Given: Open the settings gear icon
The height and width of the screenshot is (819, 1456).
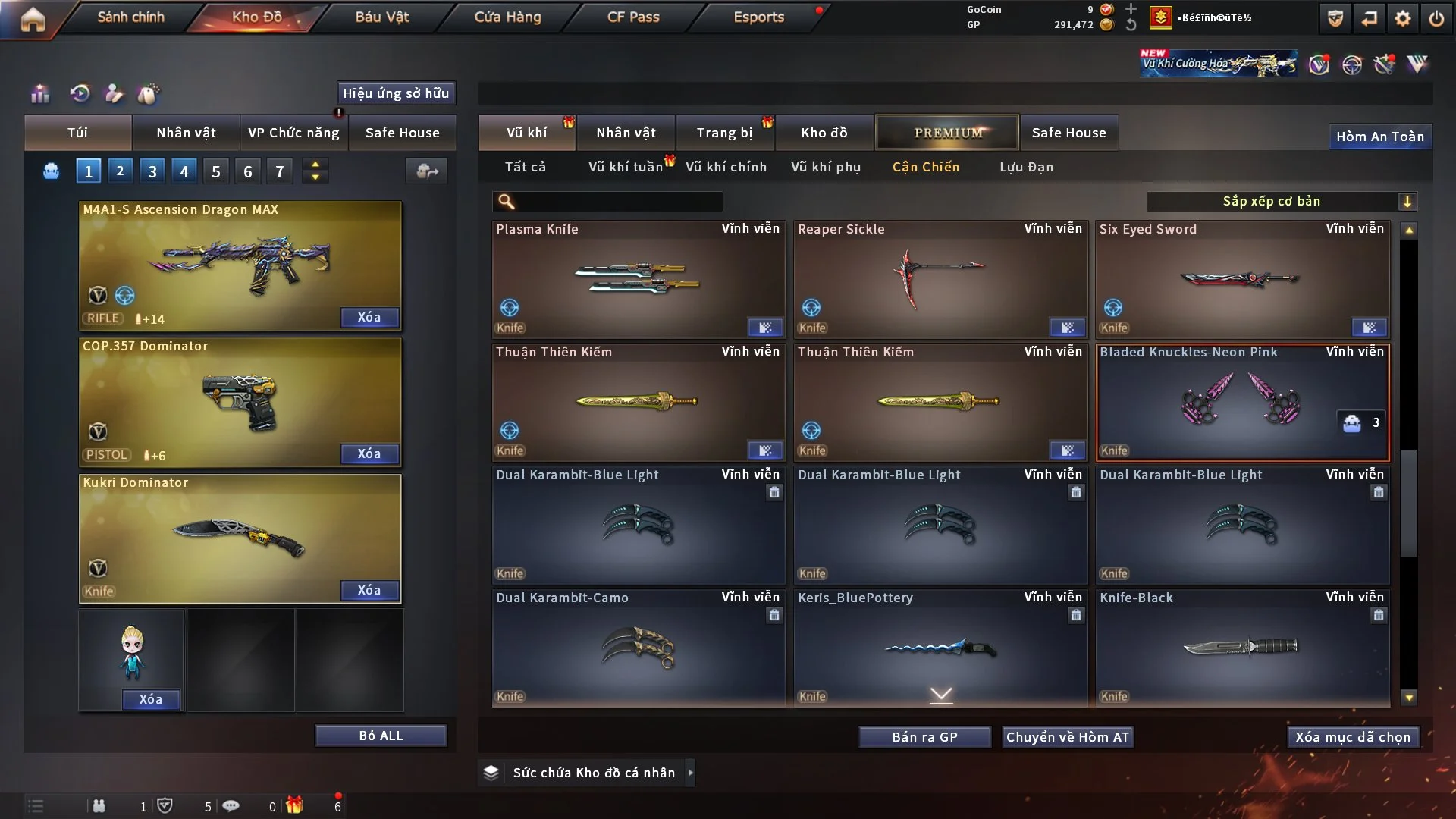Looking at the screenshot, I should coord(1403,18).
